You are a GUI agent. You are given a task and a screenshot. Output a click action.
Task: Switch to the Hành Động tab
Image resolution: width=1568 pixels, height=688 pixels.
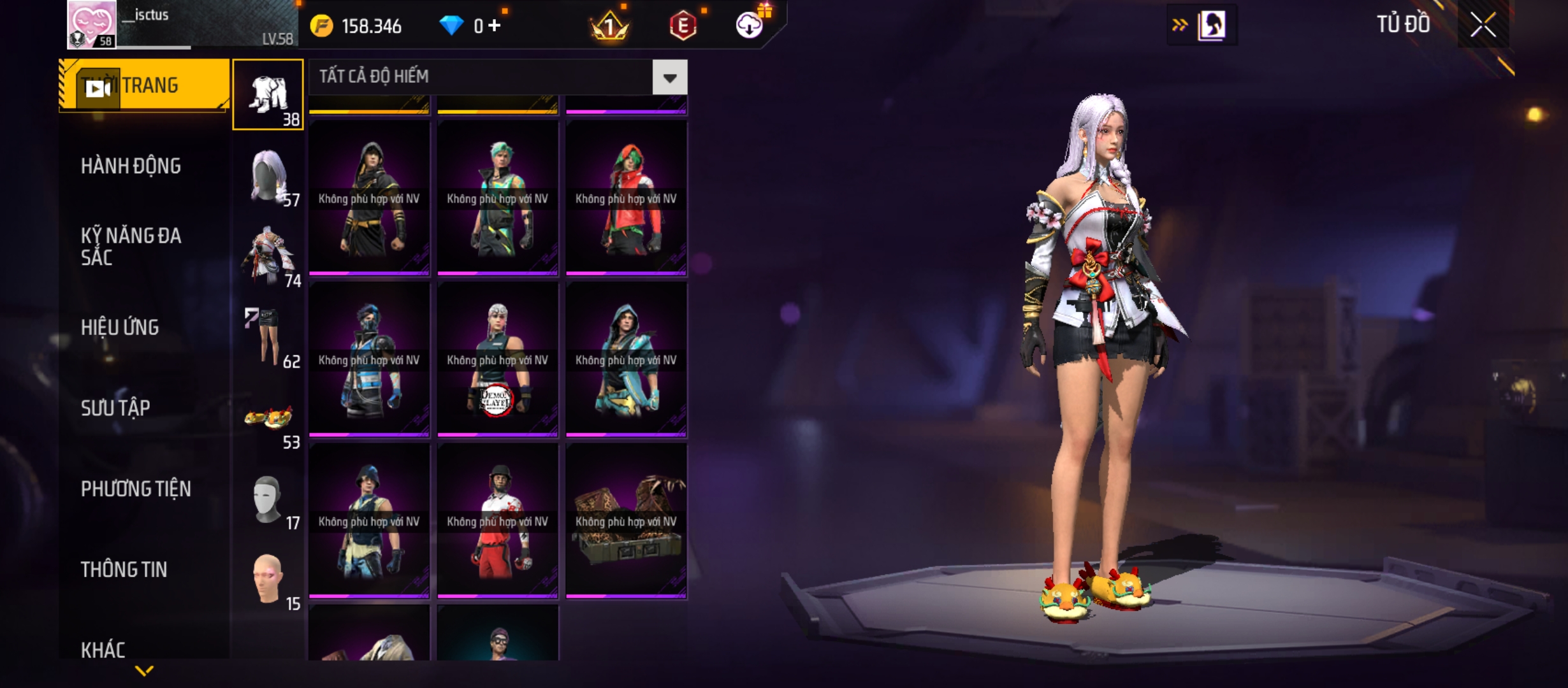click(x=131, y=166)
